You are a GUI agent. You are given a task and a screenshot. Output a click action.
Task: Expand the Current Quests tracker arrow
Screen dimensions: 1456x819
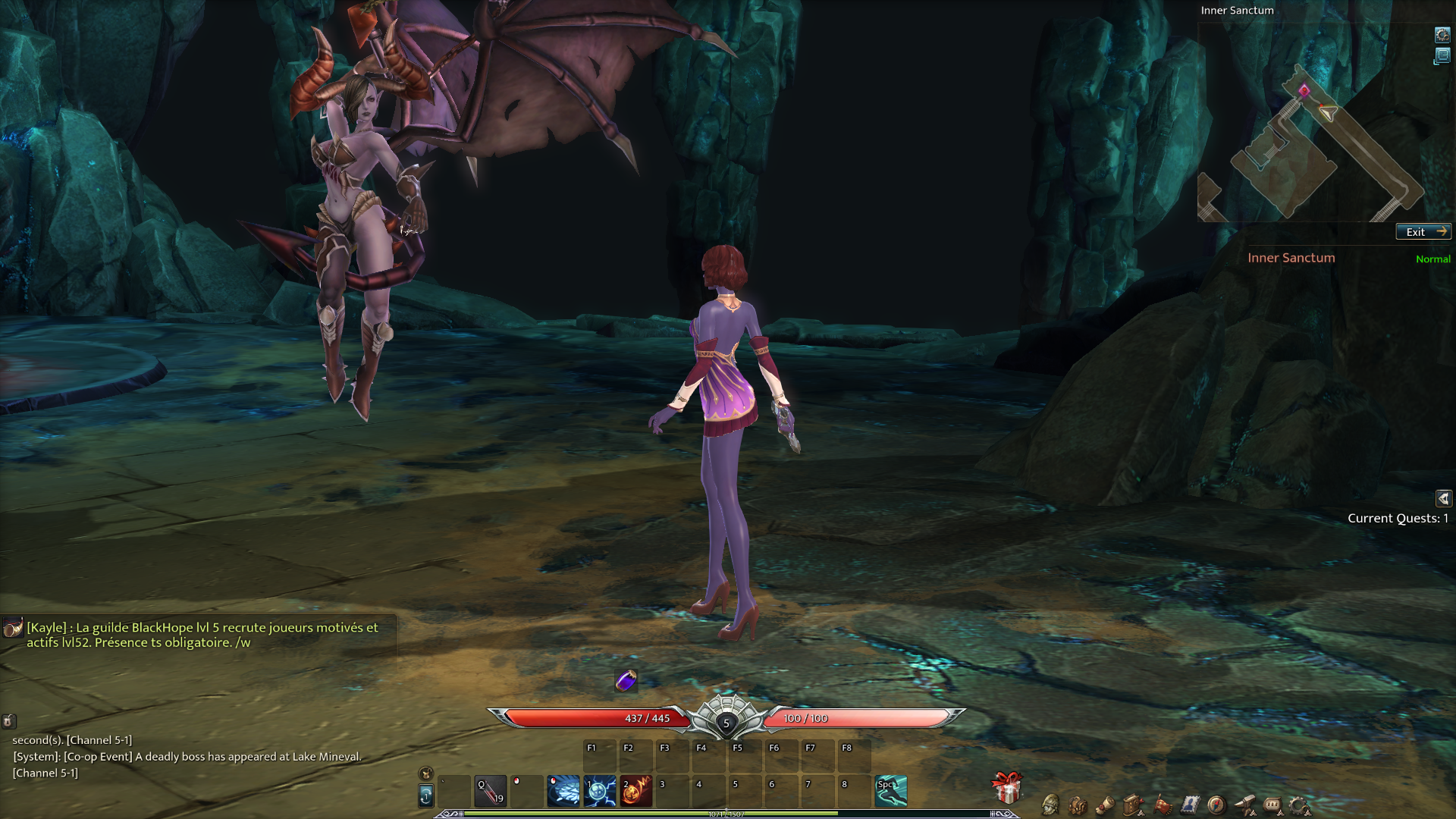(1443, 498)
